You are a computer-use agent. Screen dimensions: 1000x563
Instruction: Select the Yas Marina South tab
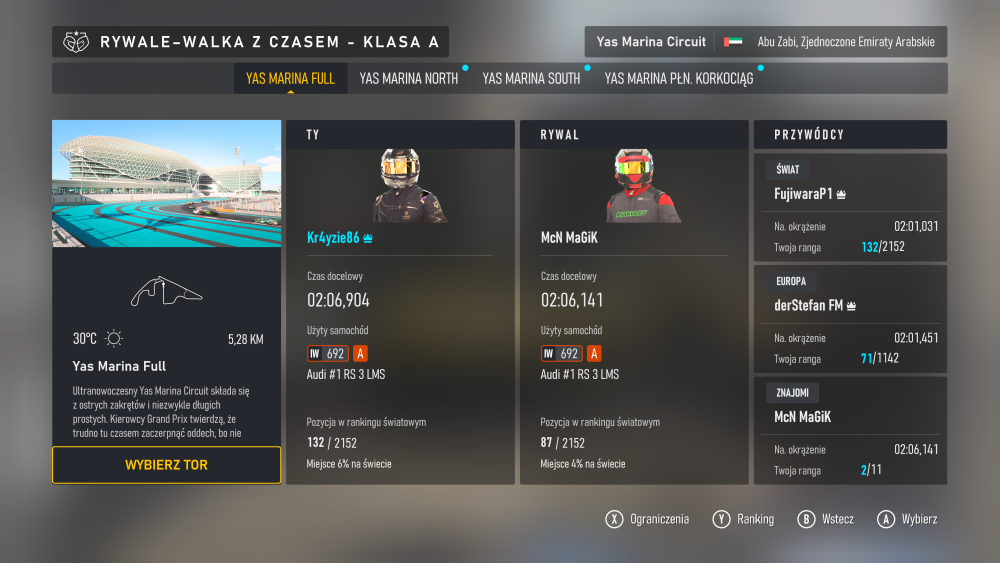[531, 78]
